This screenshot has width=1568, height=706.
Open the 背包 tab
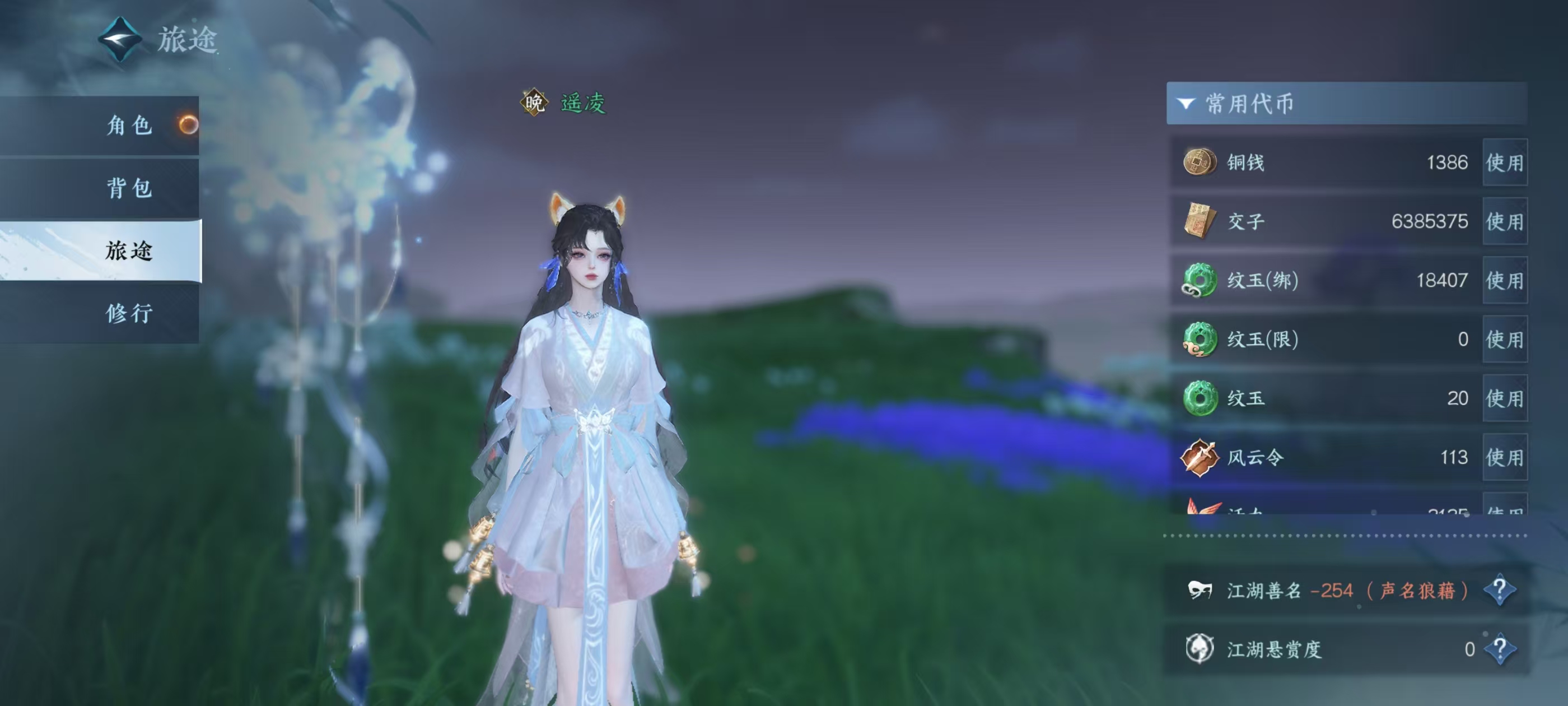pos(129,188)
